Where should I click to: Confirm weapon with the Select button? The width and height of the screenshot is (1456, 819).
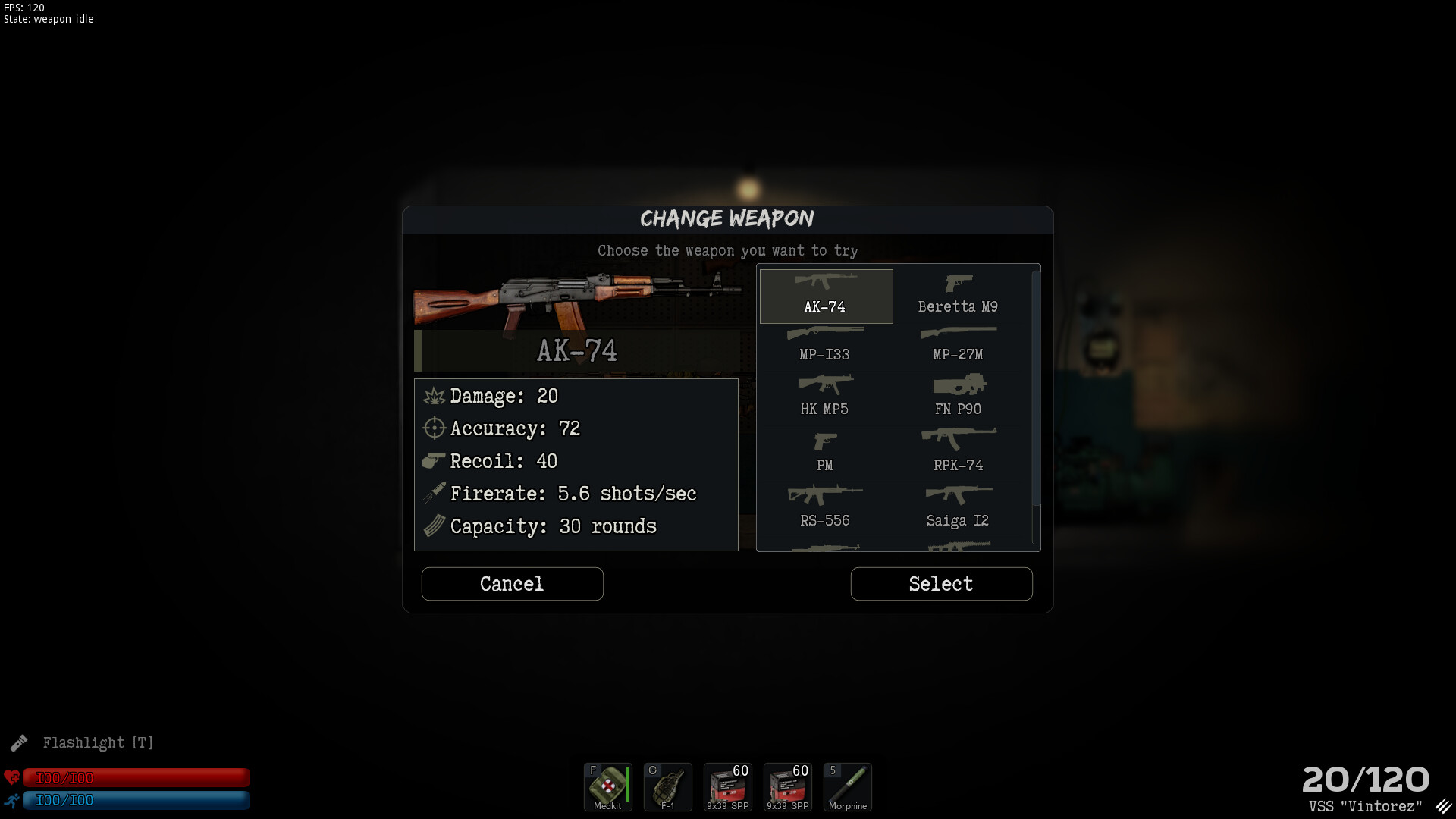coord(941,584)
